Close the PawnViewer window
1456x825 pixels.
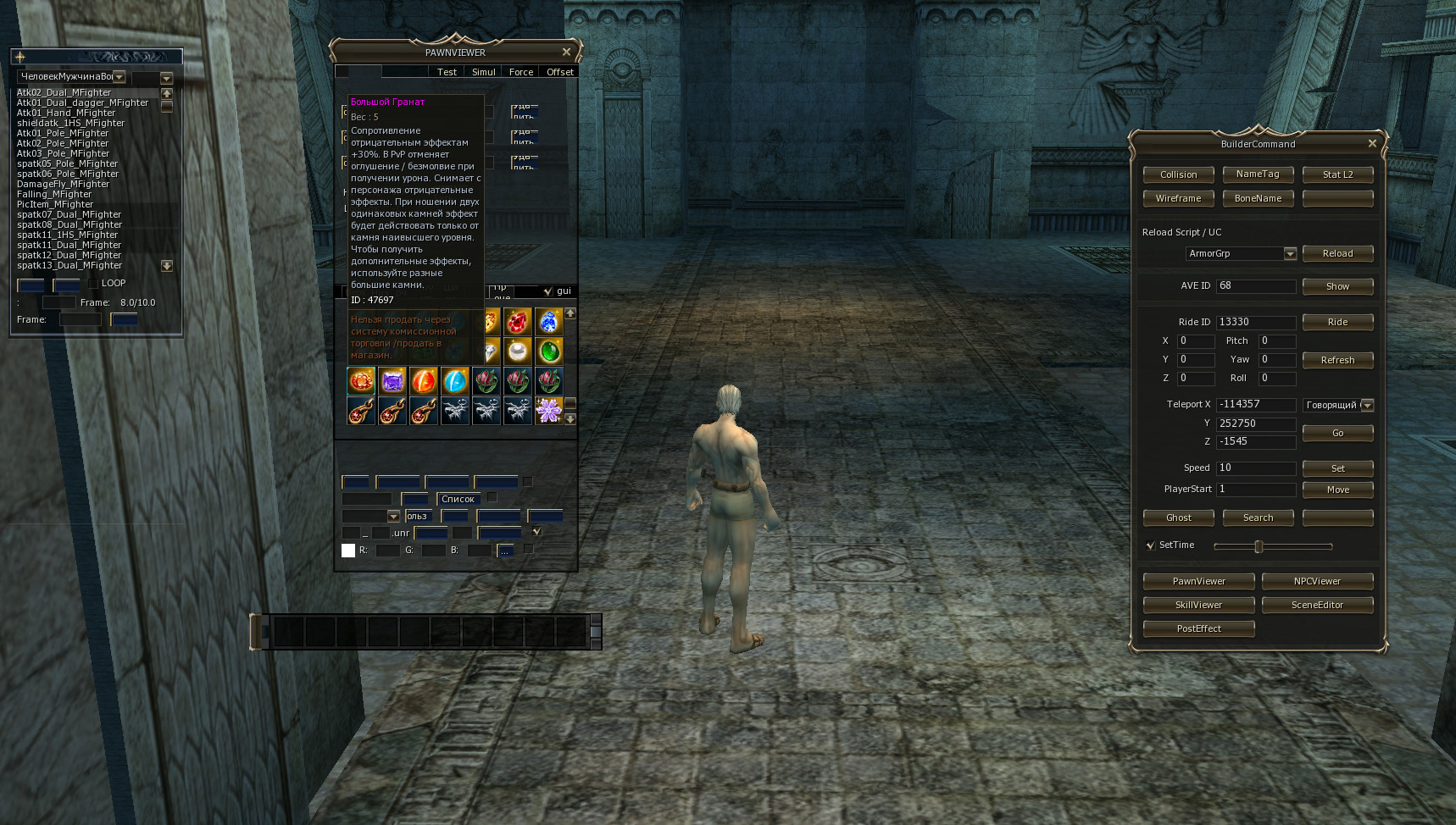tap(566, 53)
